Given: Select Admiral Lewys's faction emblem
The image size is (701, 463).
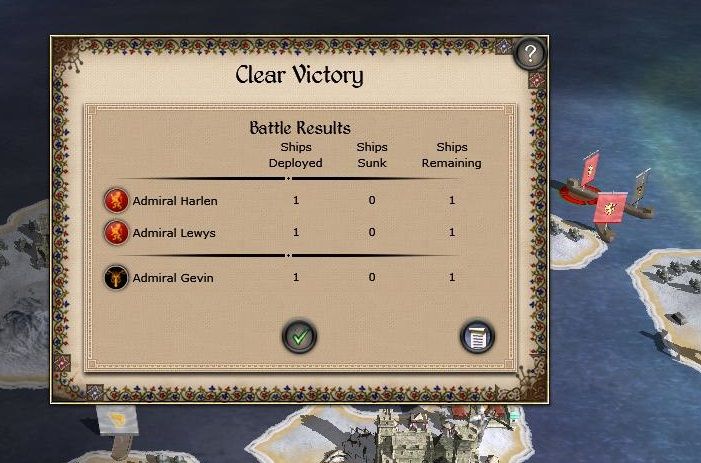Looking at the screenshot, I should [117, 233].
